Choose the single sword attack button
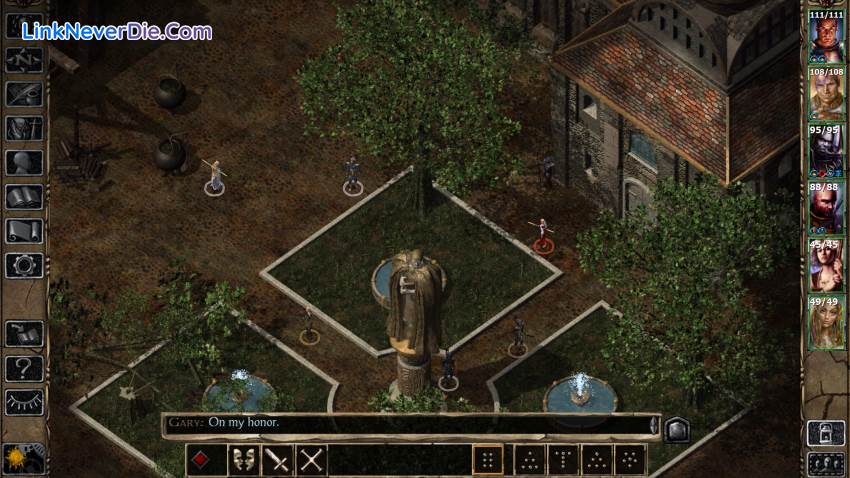The image size is (850, 478). pyautogui.click(x=277, y=460)
